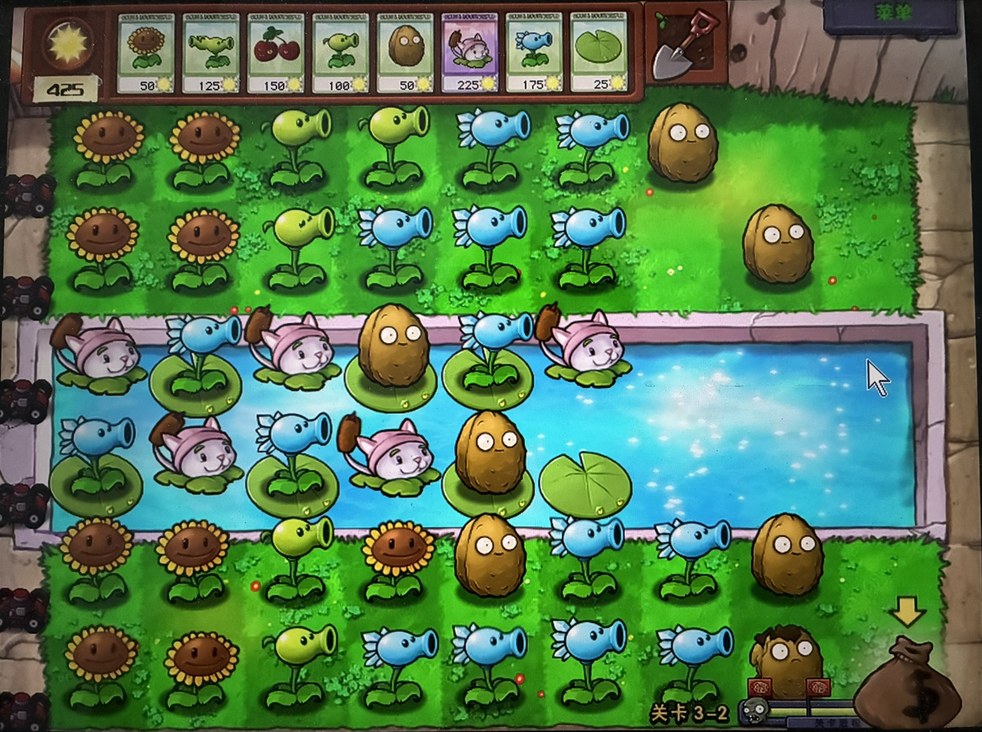Select the Lily Pad seed packet
982x732 pixels.
598,53
